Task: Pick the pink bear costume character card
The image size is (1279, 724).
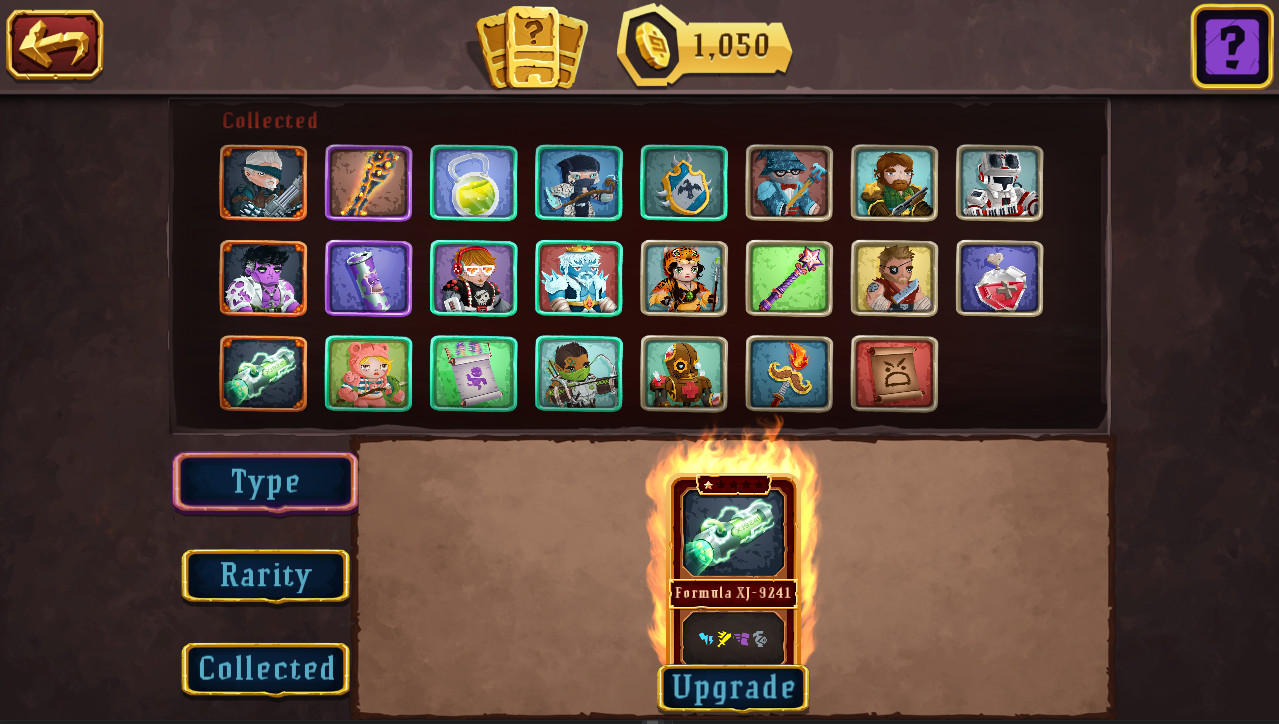Action: 368,373
